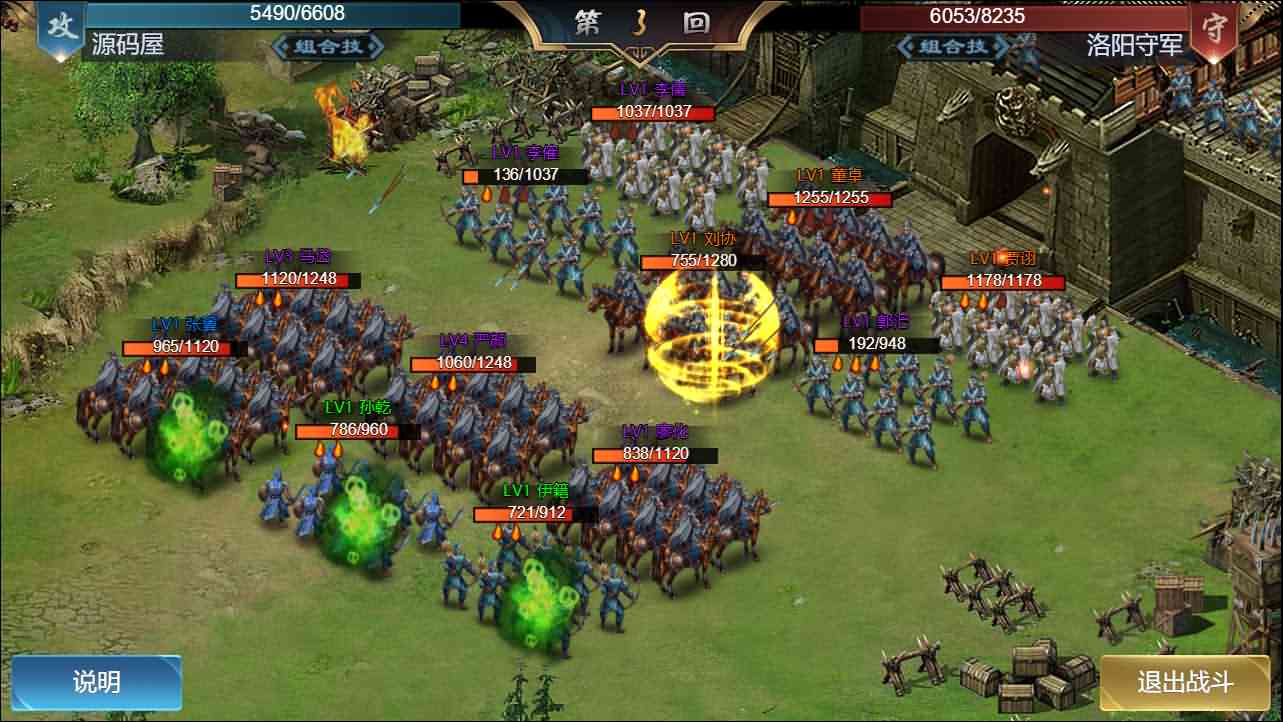1283x722 pixels.
Task: Click the 攻 attacker emblem icon
Action: 63,26
